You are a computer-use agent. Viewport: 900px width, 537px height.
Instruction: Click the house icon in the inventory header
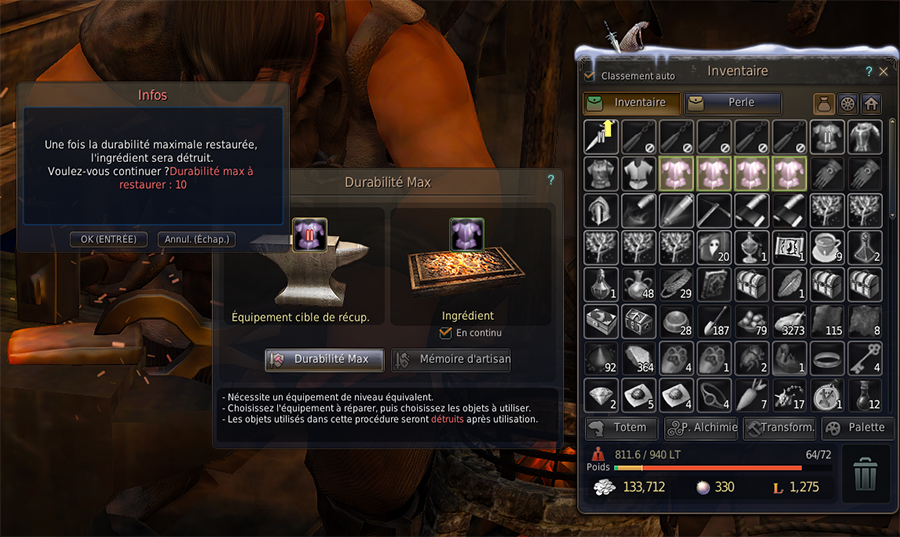[871, 103]
